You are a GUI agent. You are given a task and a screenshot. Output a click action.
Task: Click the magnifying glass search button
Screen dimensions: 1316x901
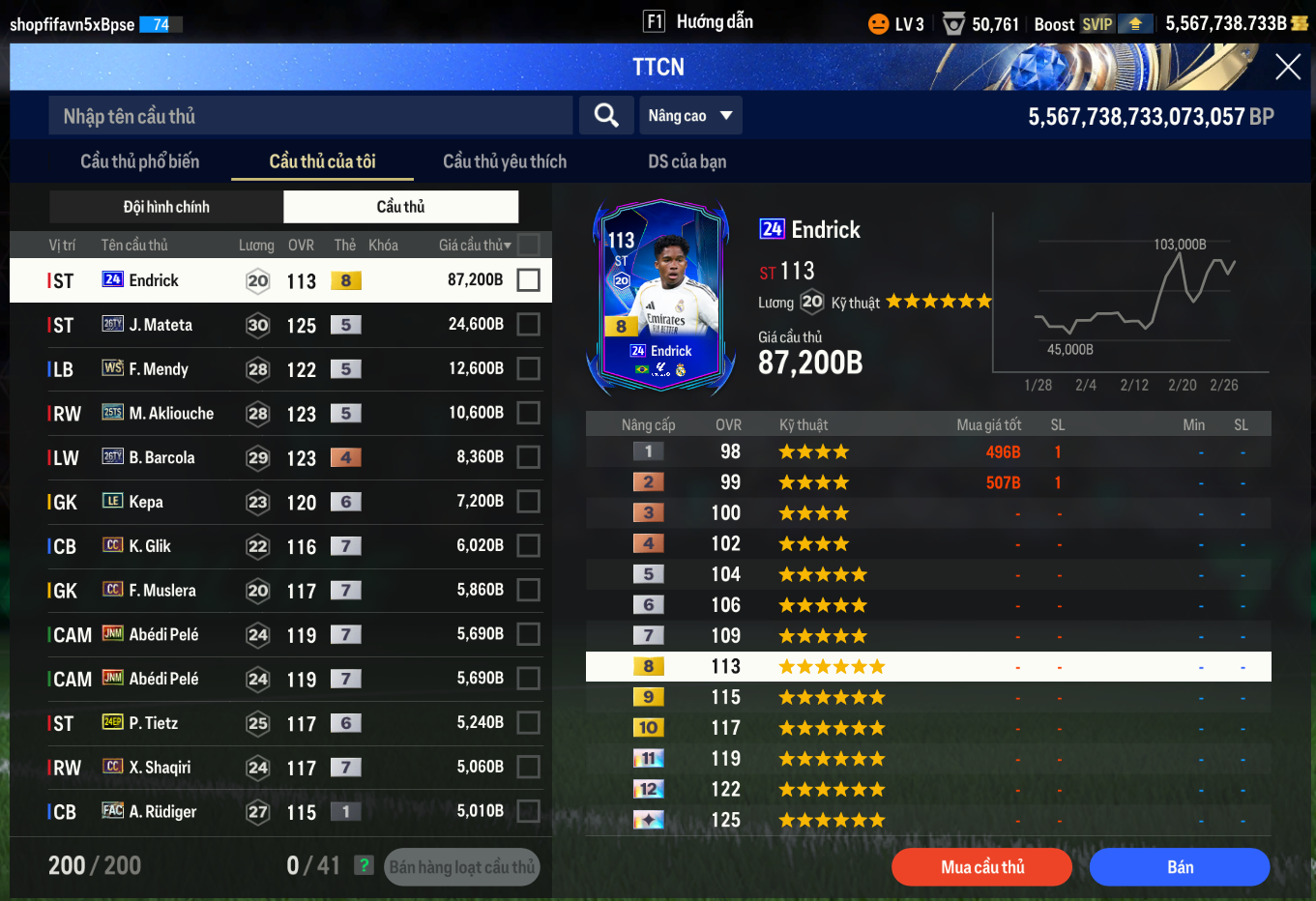click(x=606, y=116)
